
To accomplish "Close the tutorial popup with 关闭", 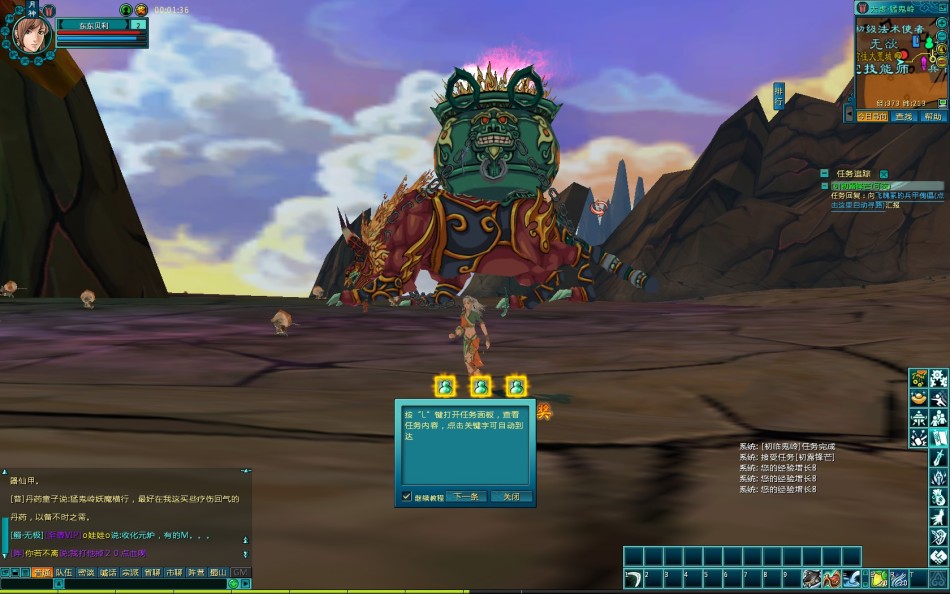I will tap(511, 496).
